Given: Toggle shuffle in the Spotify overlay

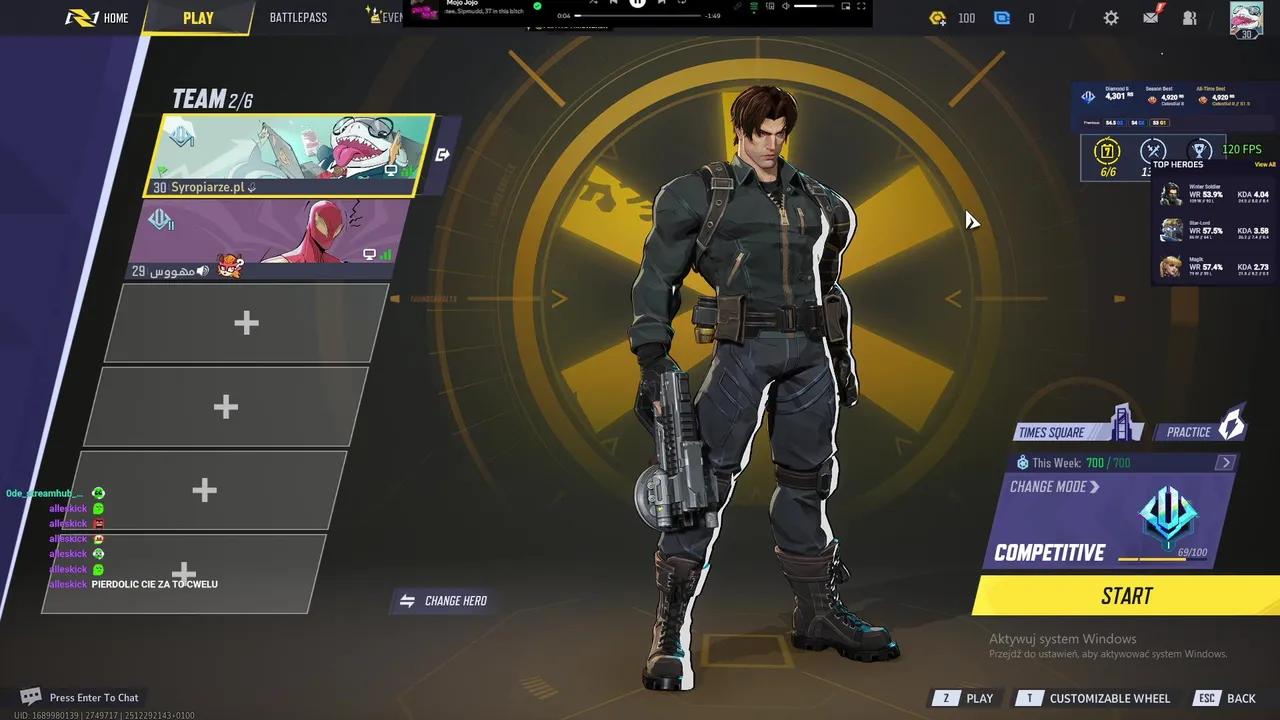Looking at the screenshot, I should 594,4.
